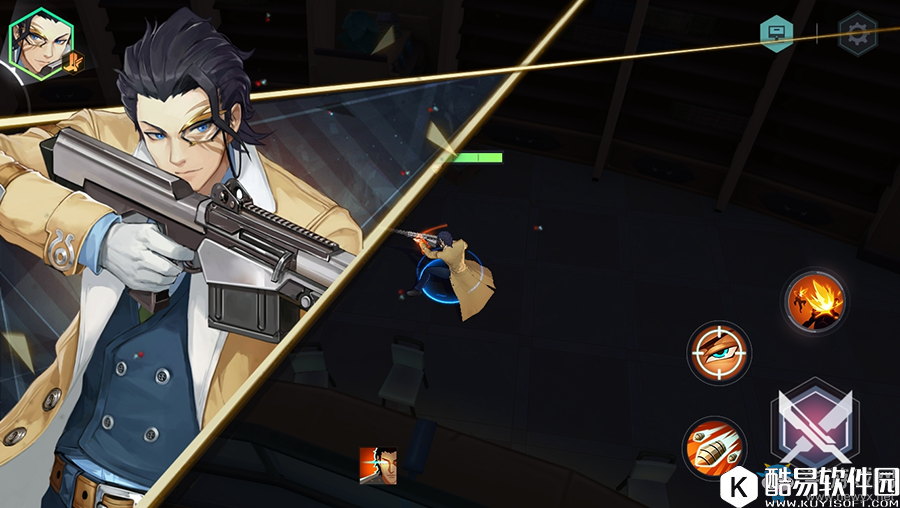Activate the fiery explosion skill
This screenshot has width=900, height=508.
coord(816,300)
